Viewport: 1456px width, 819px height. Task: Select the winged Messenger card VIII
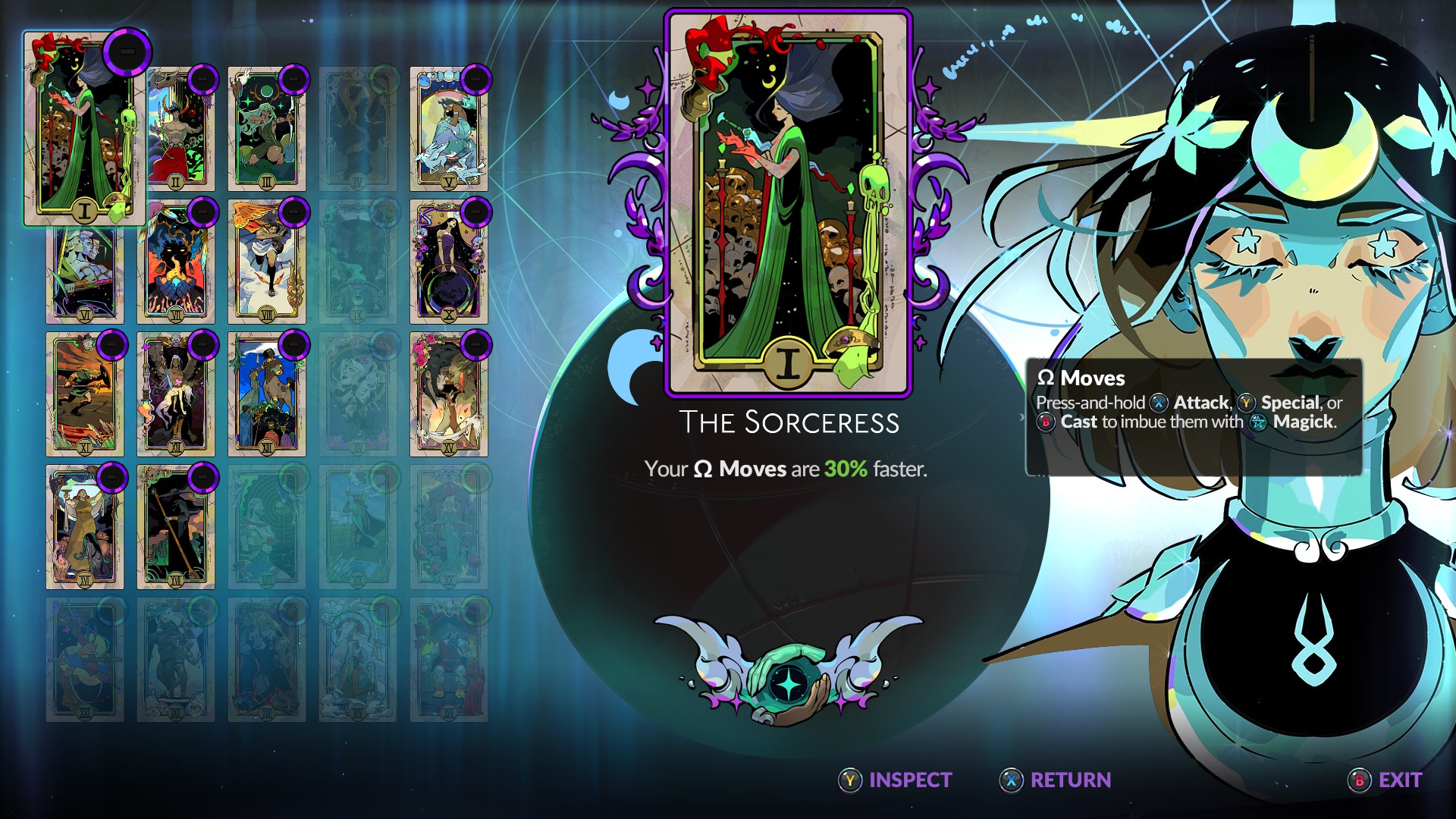[x=267, y=262]
